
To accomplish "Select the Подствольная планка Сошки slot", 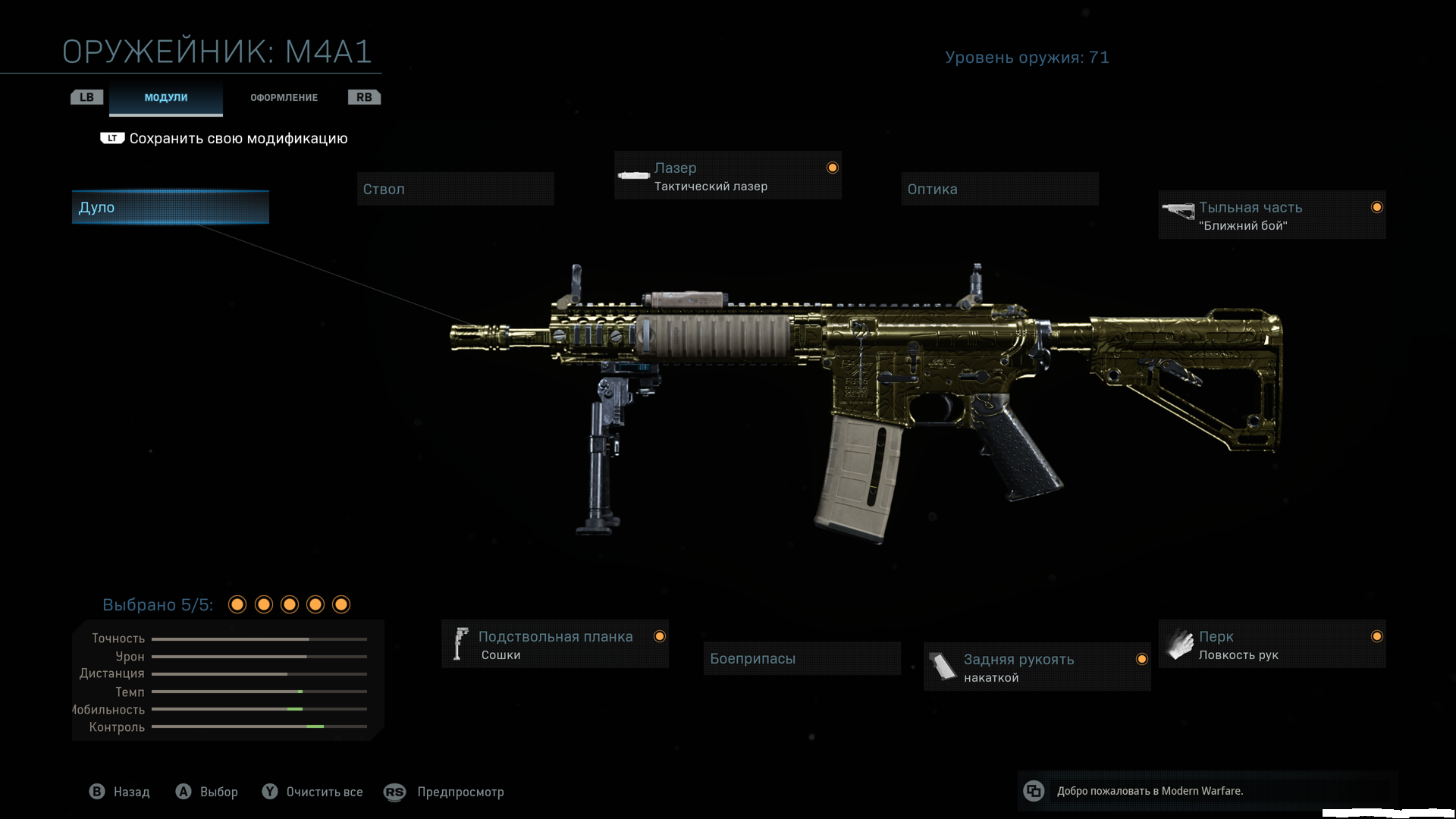I will tap(554, 645).
